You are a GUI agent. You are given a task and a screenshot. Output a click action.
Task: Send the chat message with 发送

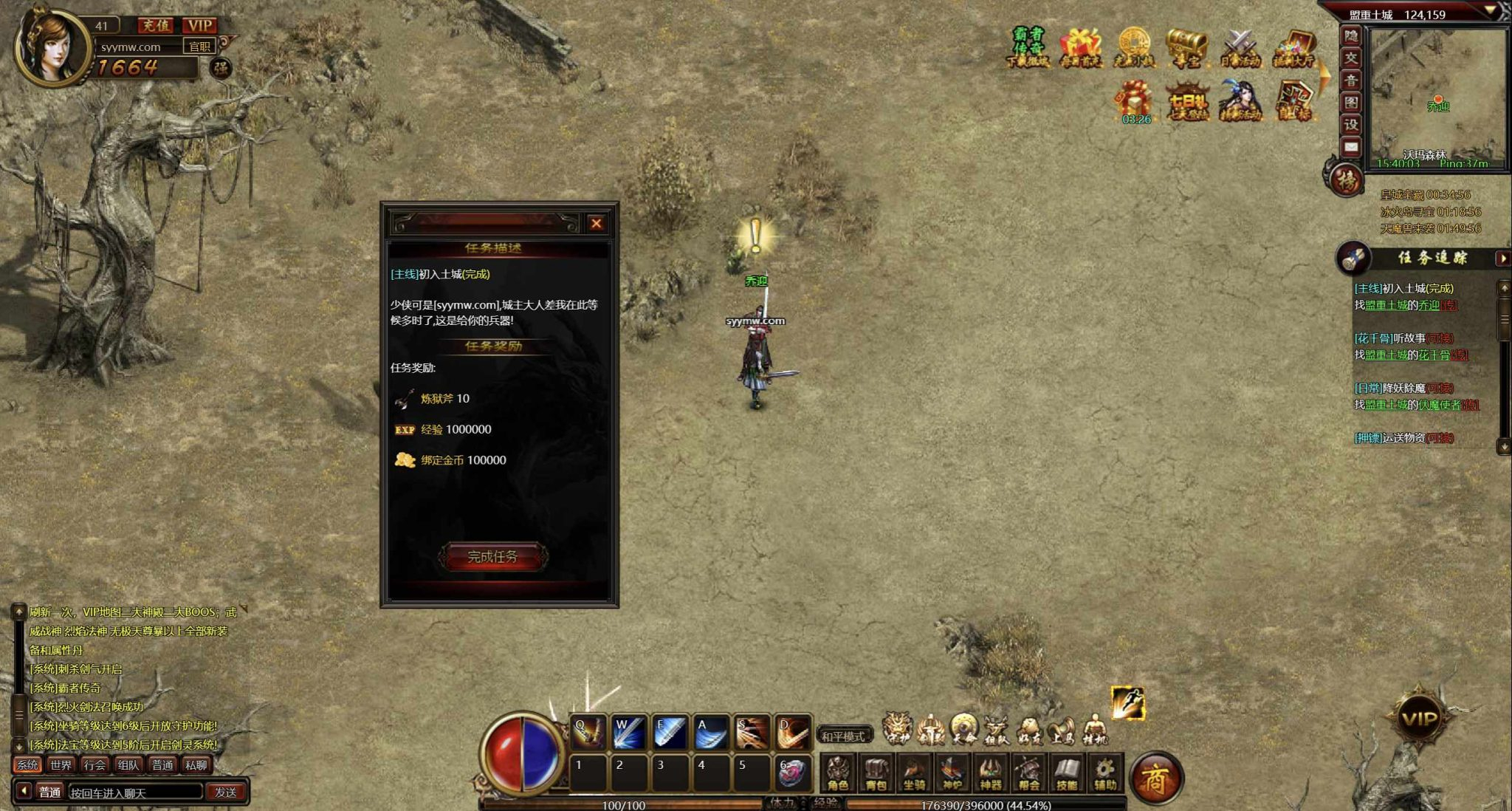225,792
